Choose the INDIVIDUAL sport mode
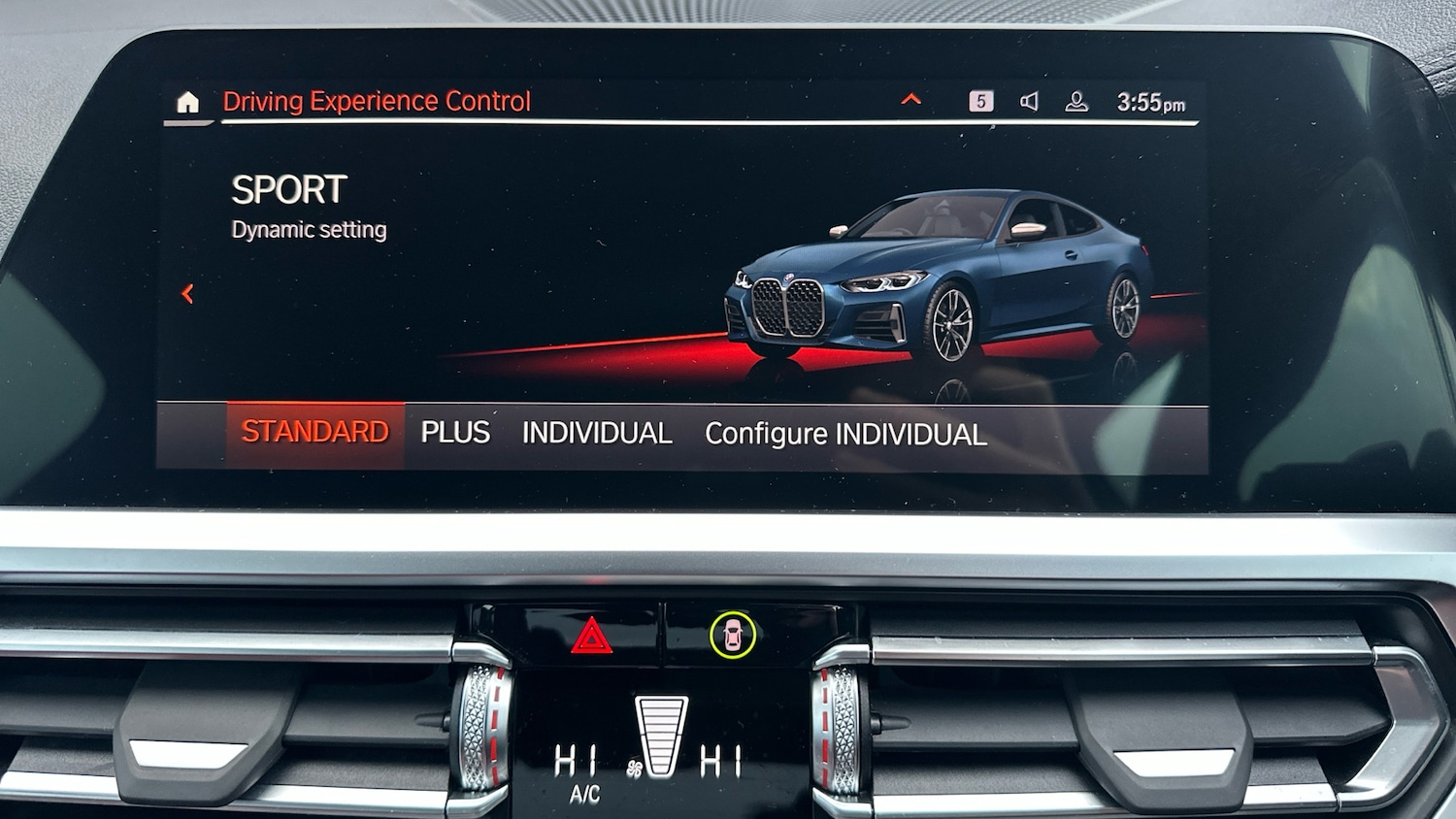The width and height of the screenshot is (1456, 819). (597, 434)
